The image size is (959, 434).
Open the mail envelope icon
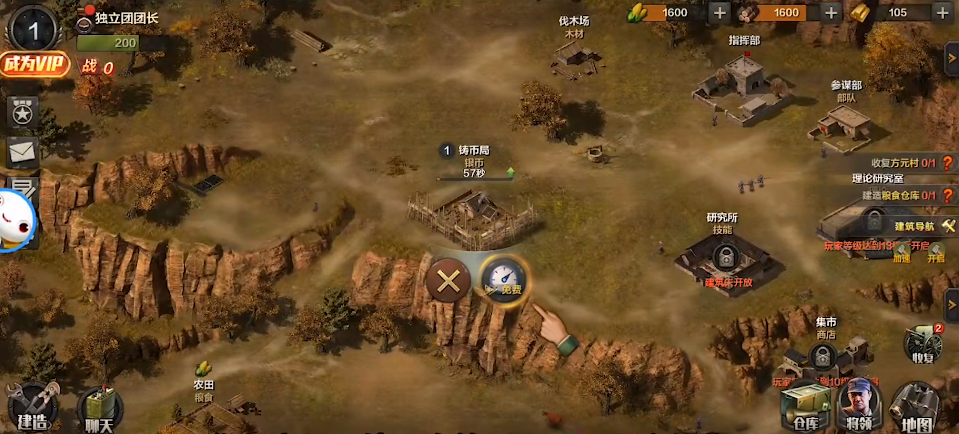tap(22, 151)
